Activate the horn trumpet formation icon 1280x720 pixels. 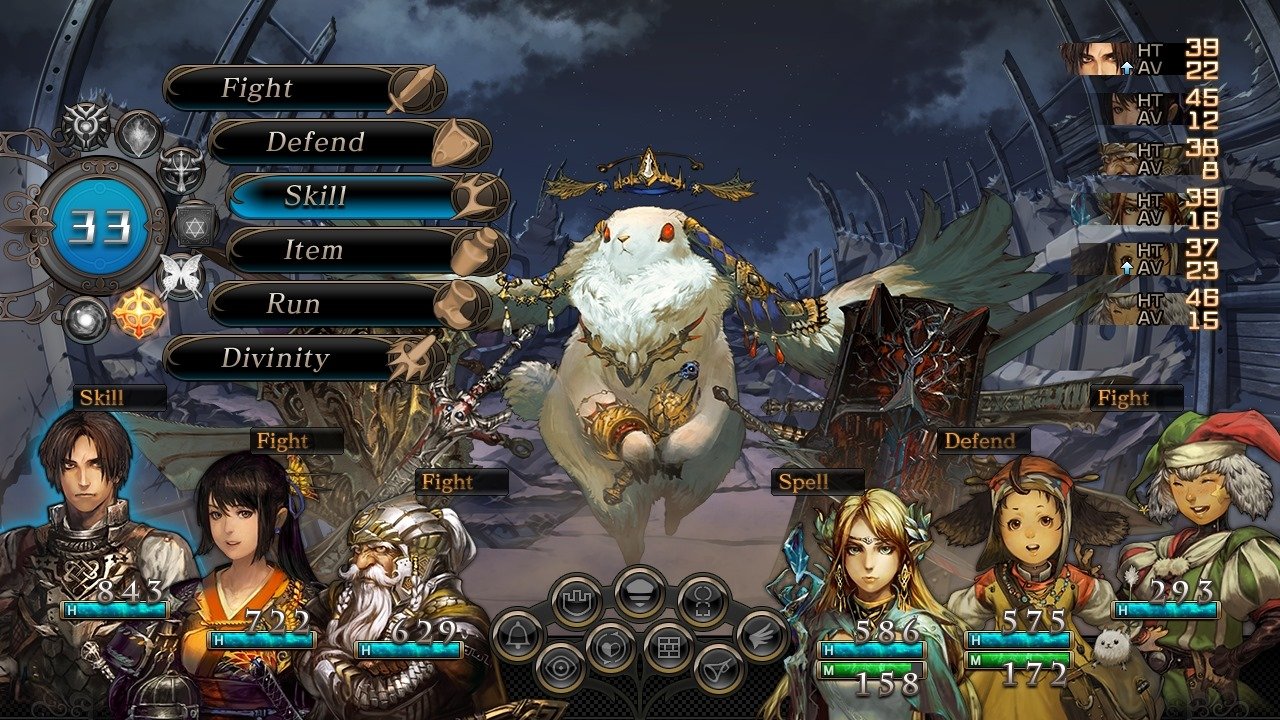tap(718, 668)
